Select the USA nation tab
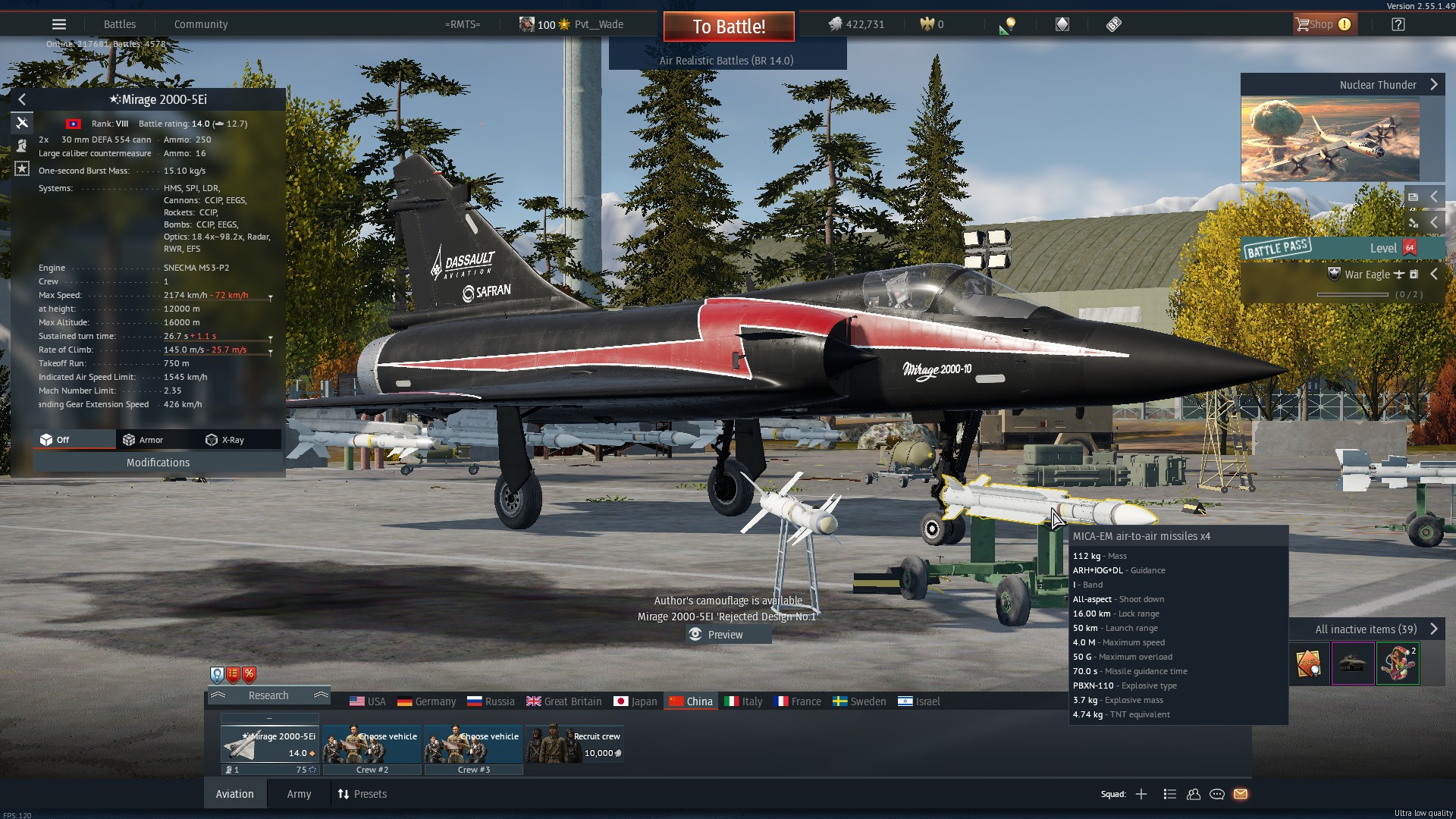This screenshot has height=819, width=1456. [x=368, y=701]
